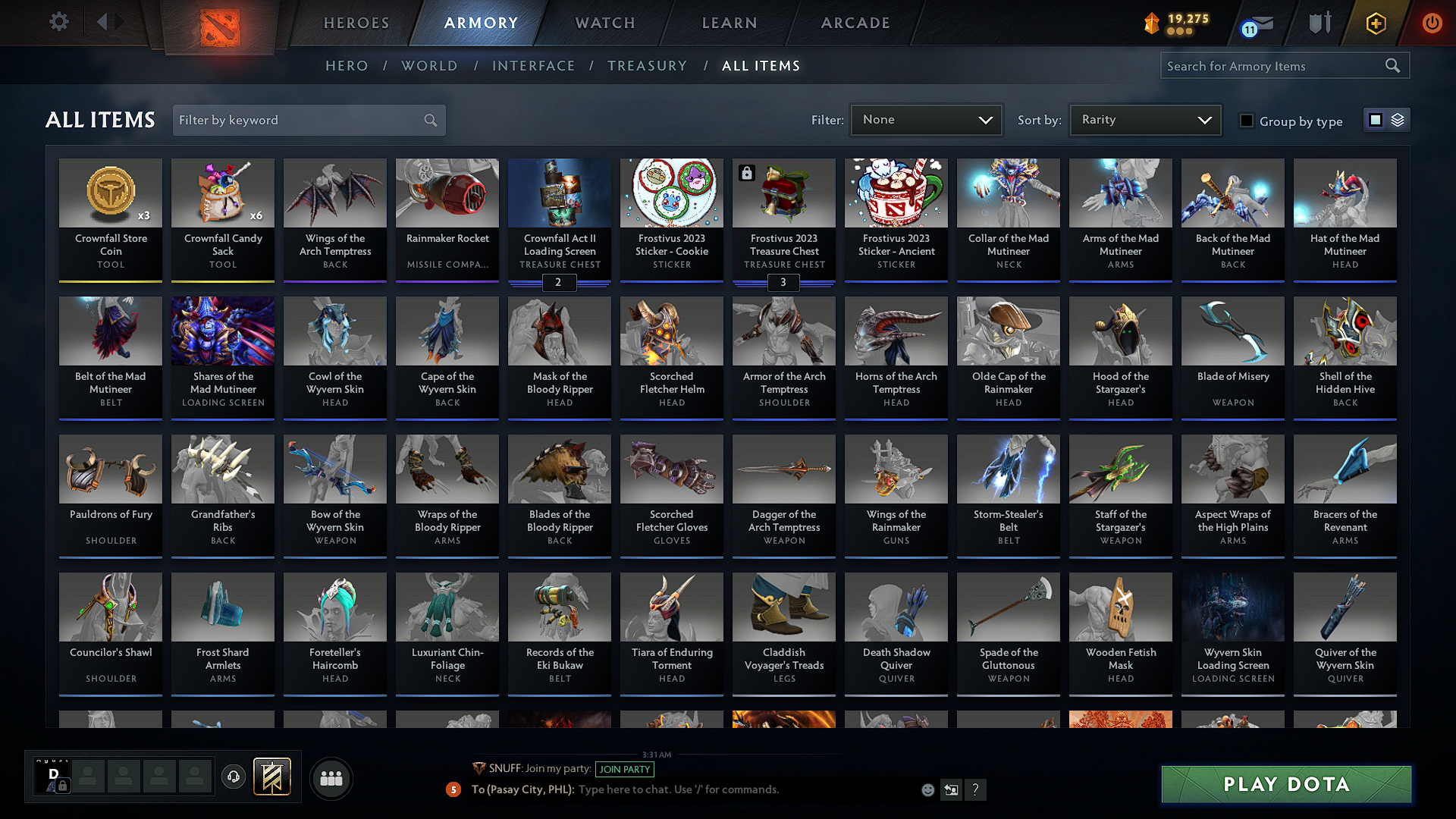1456x819 pixels.
Task: Open the settings gear icon
Action: [x=58, y=22]
